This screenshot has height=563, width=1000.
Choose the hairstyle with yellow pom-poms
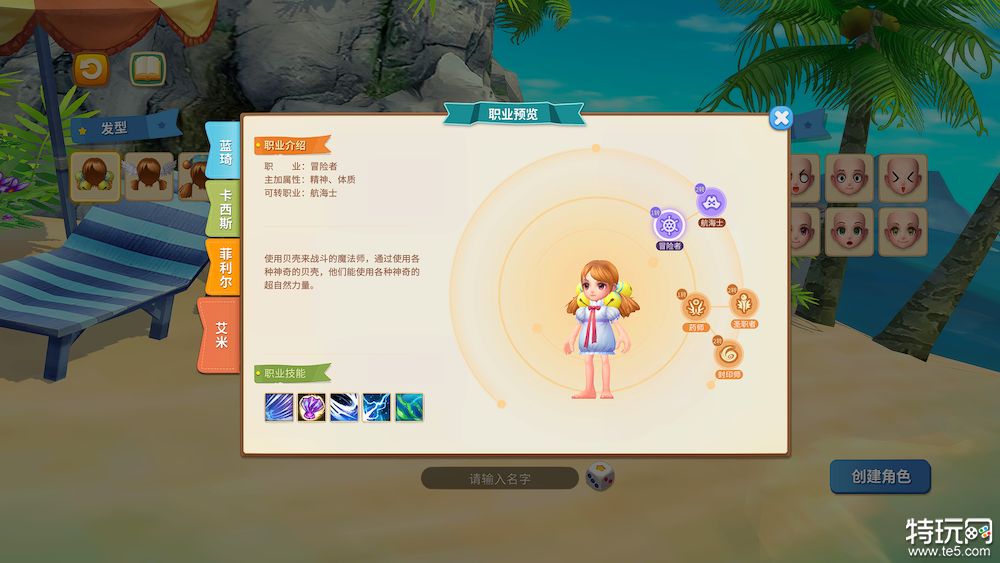click(96, 176)
